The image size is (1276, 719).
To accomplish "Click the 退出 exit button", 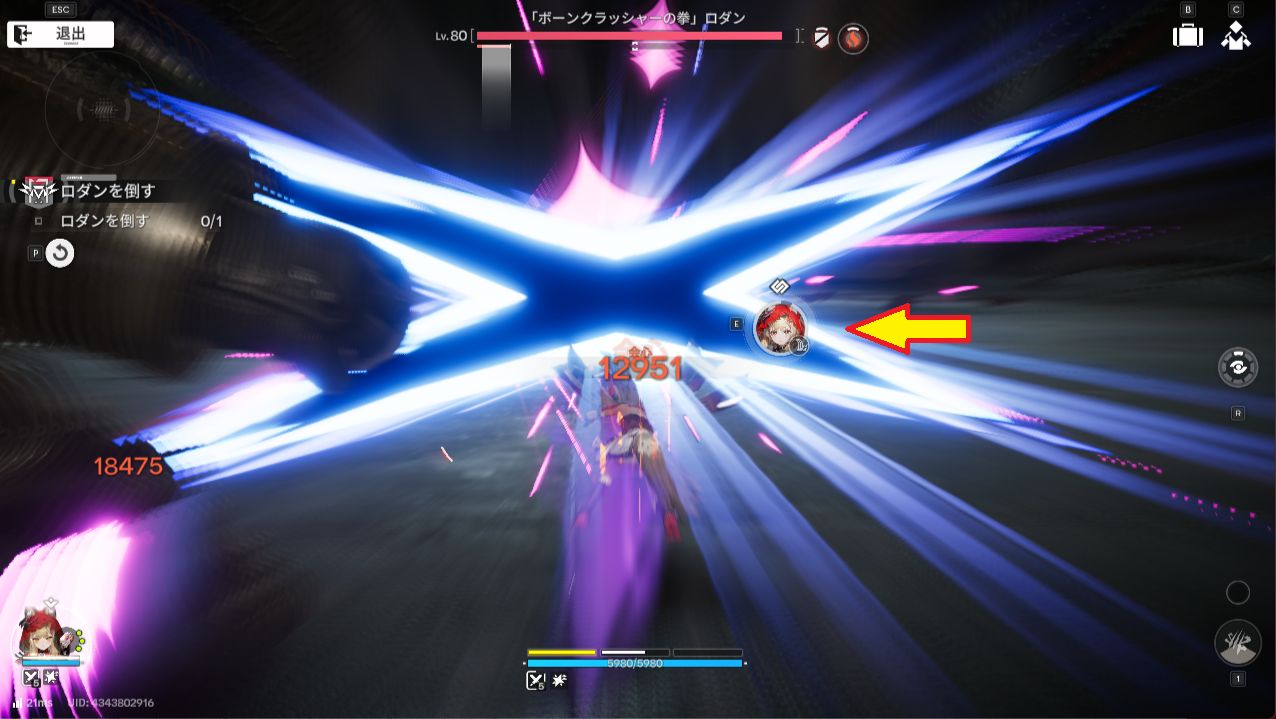I will click(x=60, y=34).
